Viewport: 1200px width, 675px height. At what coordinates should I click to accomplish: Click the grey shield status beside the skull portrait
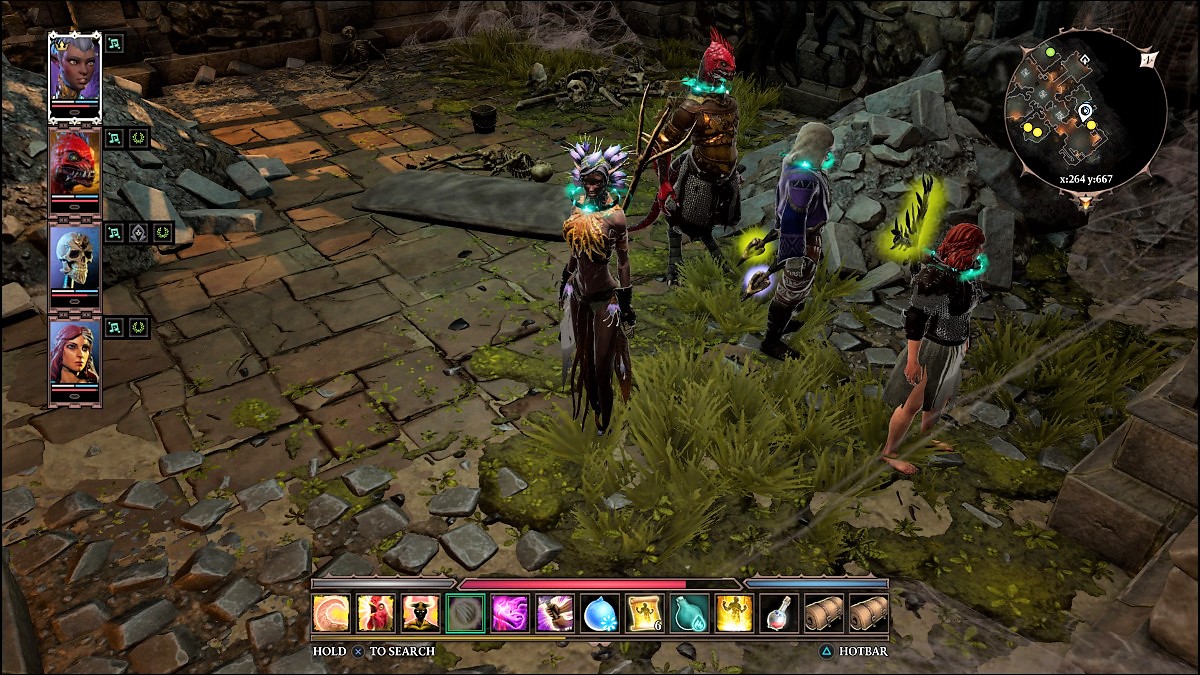click(139, 233)
